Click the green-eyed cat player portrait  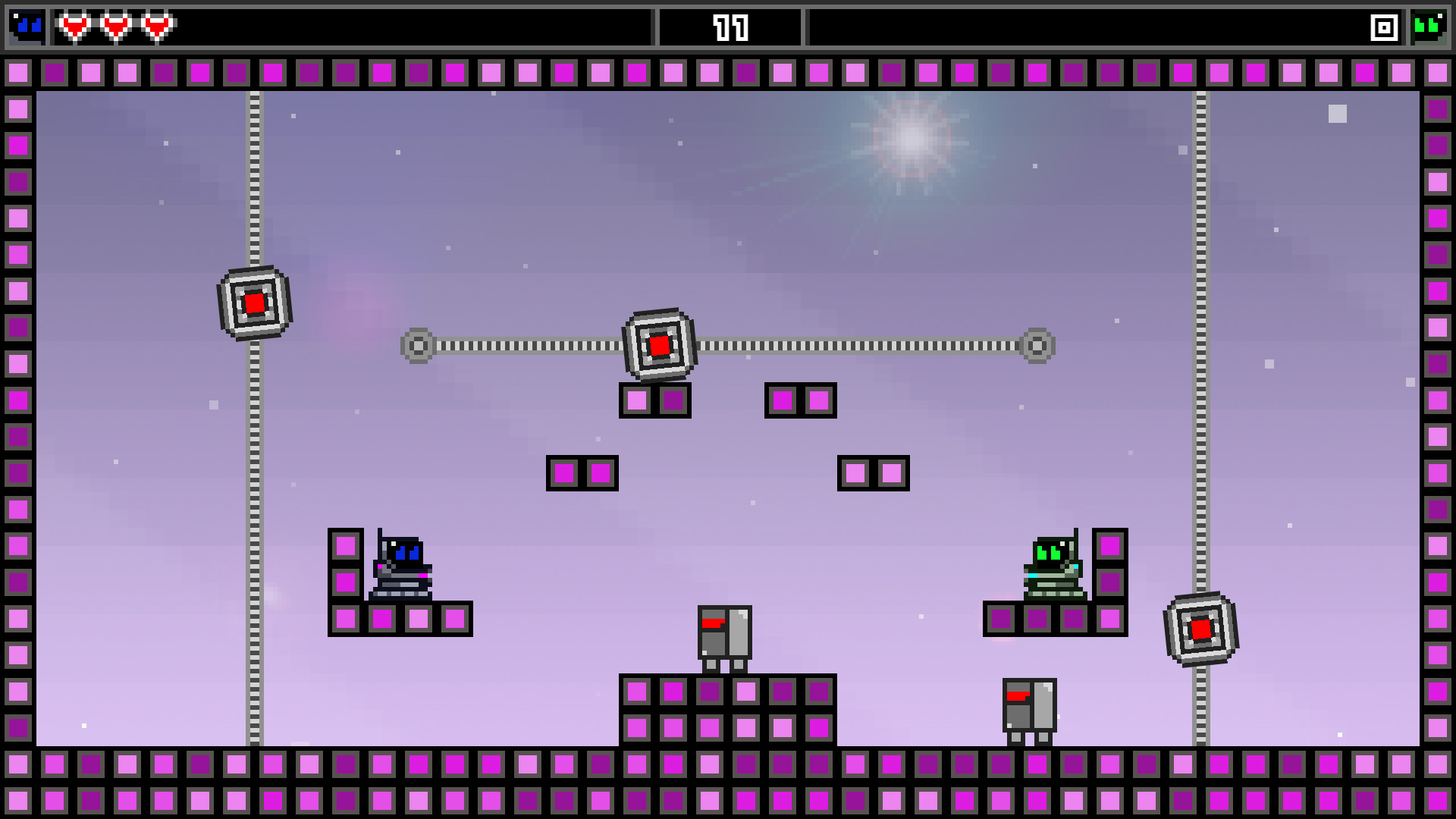tap(1428, 27)
